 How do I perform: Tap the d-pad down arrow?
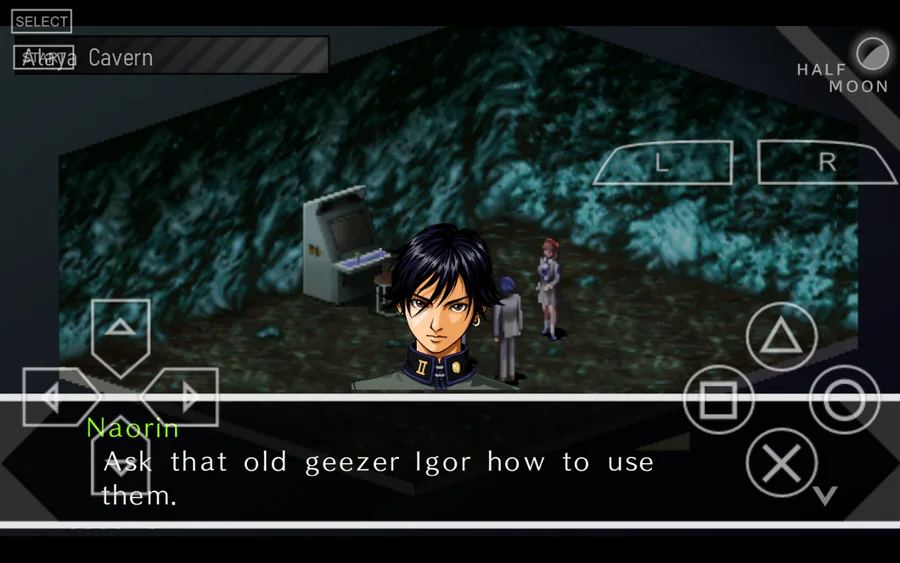120,462
